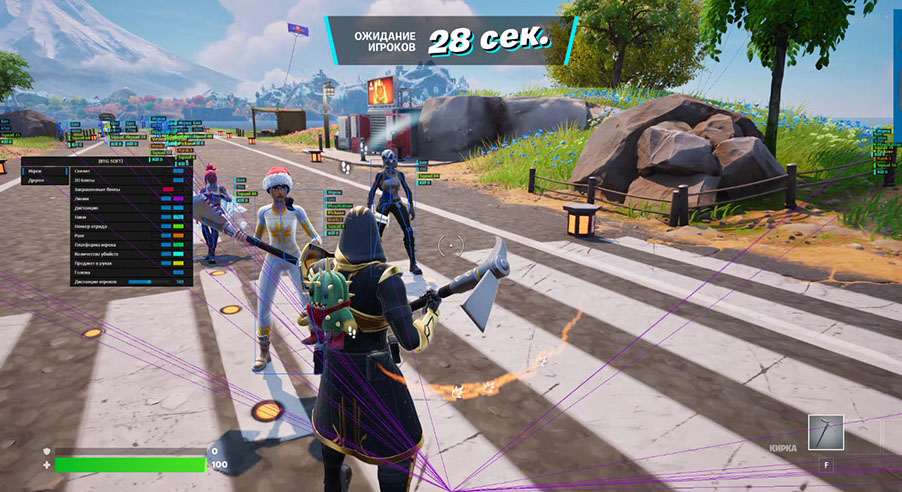
Task: Switch to the Другое tab in overlay menu
Action: [x=36, y=182]
